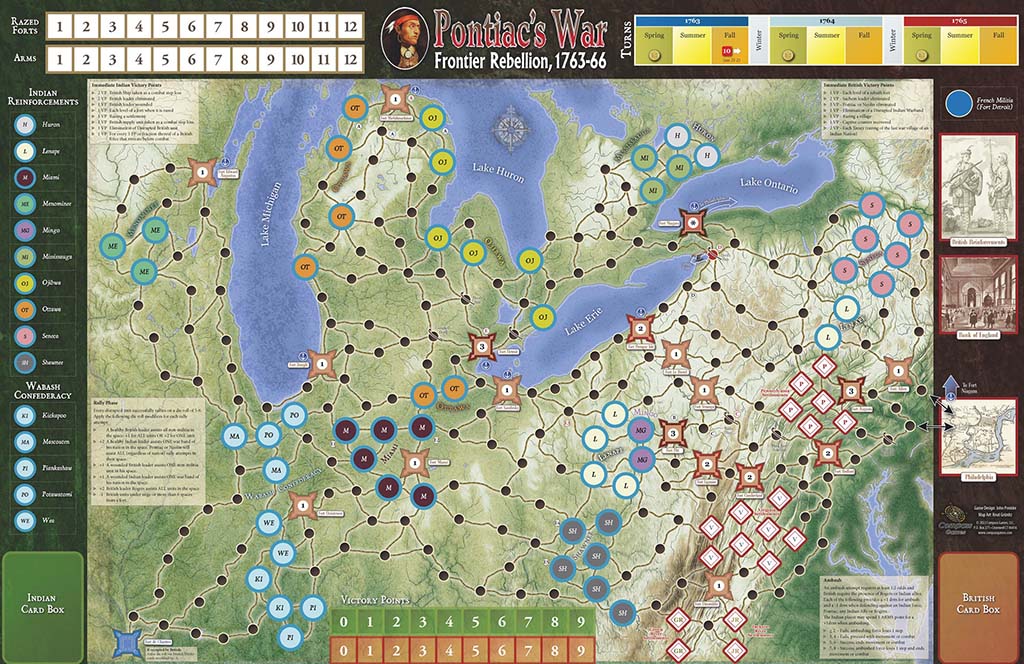1024x664 pixels.
Task: Select the Wea Wabash Confederacy token
Action: (x=22, y=519)
